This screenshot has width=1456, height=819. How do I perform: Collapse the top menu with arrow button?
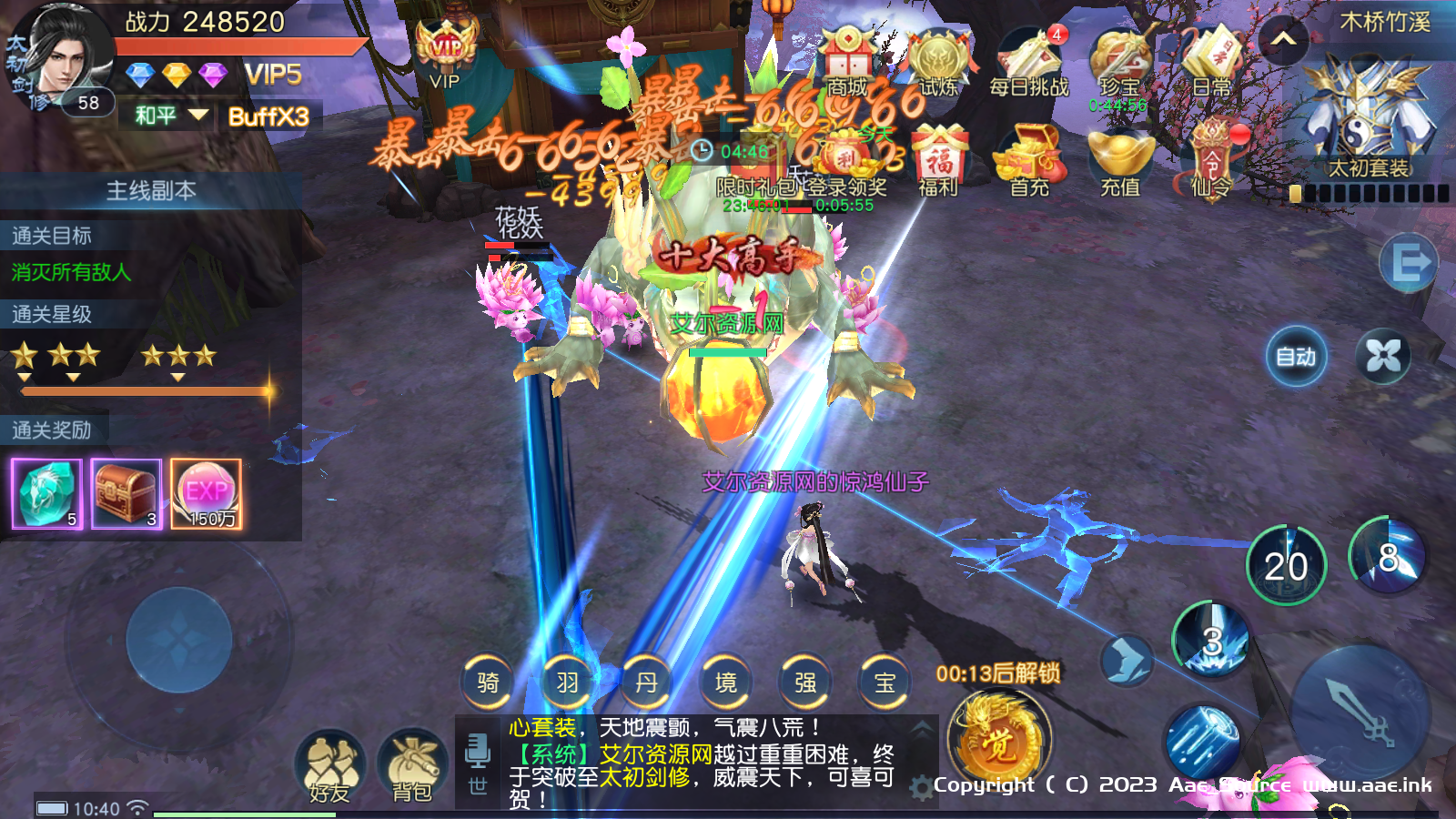click(x=1283, y=39)
